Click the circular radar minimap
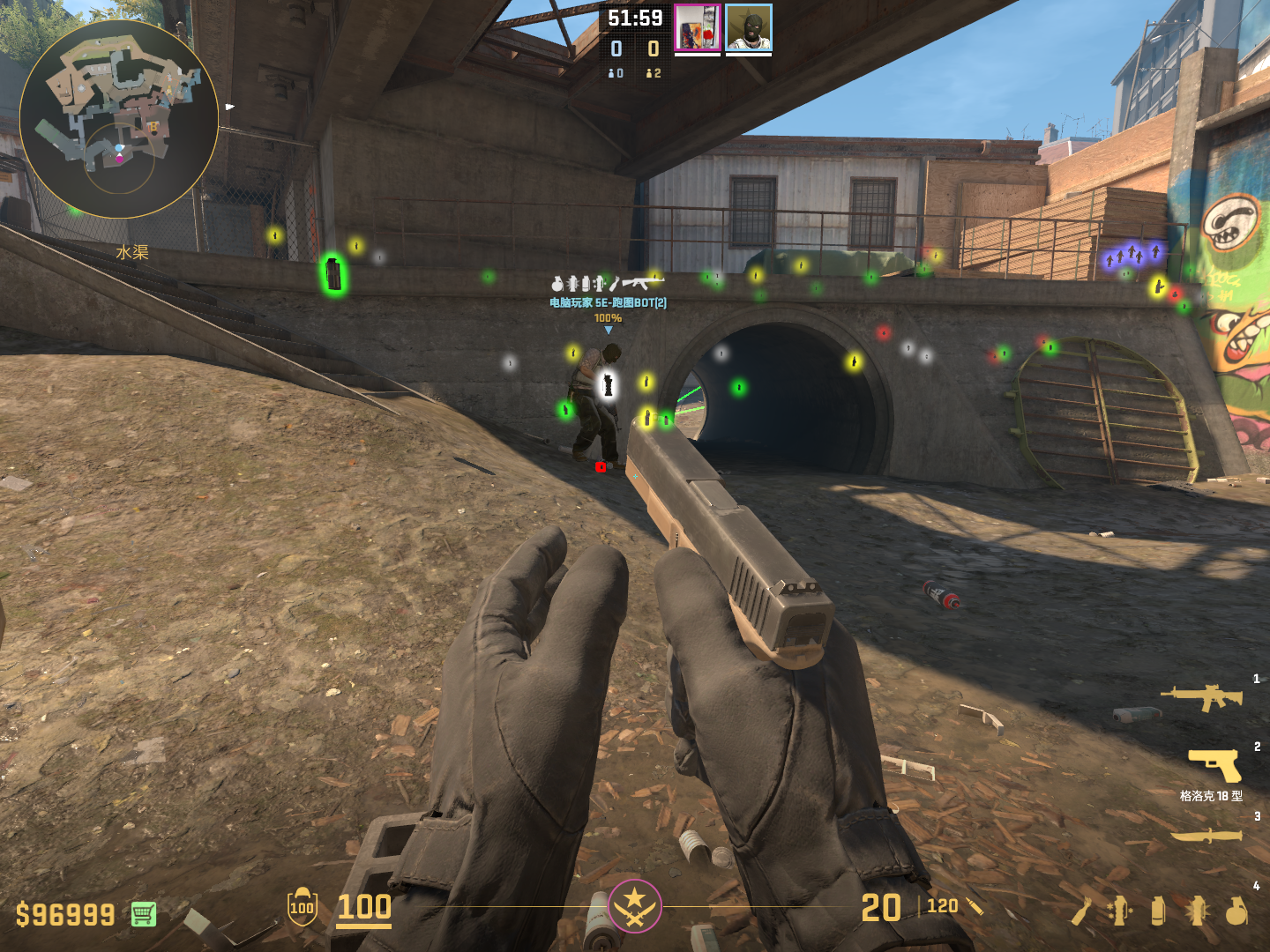 (119, 119)
